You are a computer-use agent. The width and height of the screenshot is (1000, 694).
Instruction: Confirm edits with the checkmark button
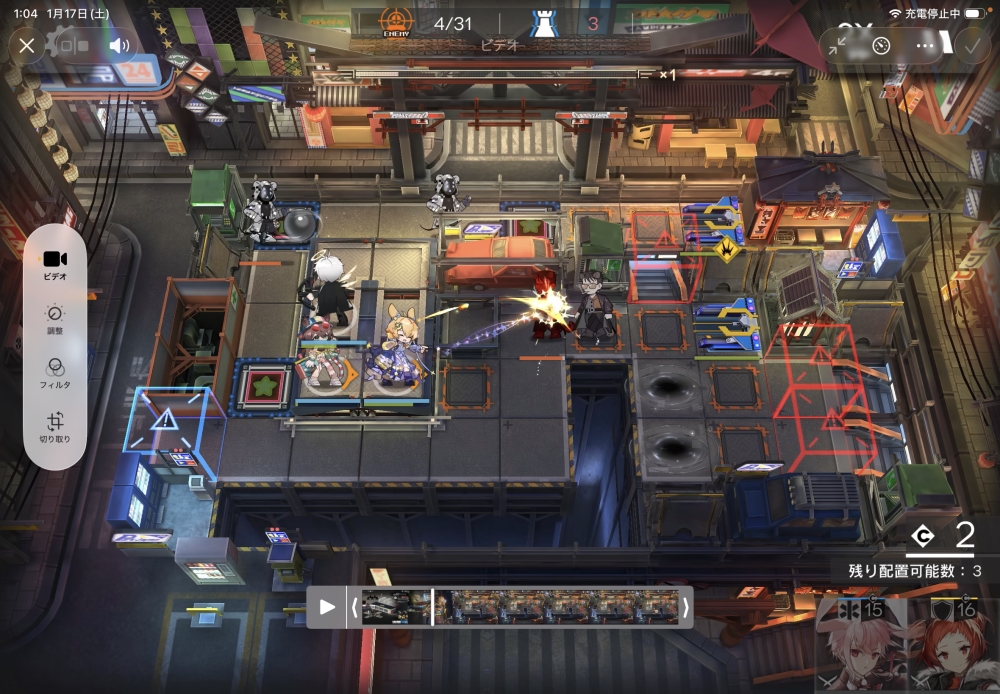tap(970, 45)
